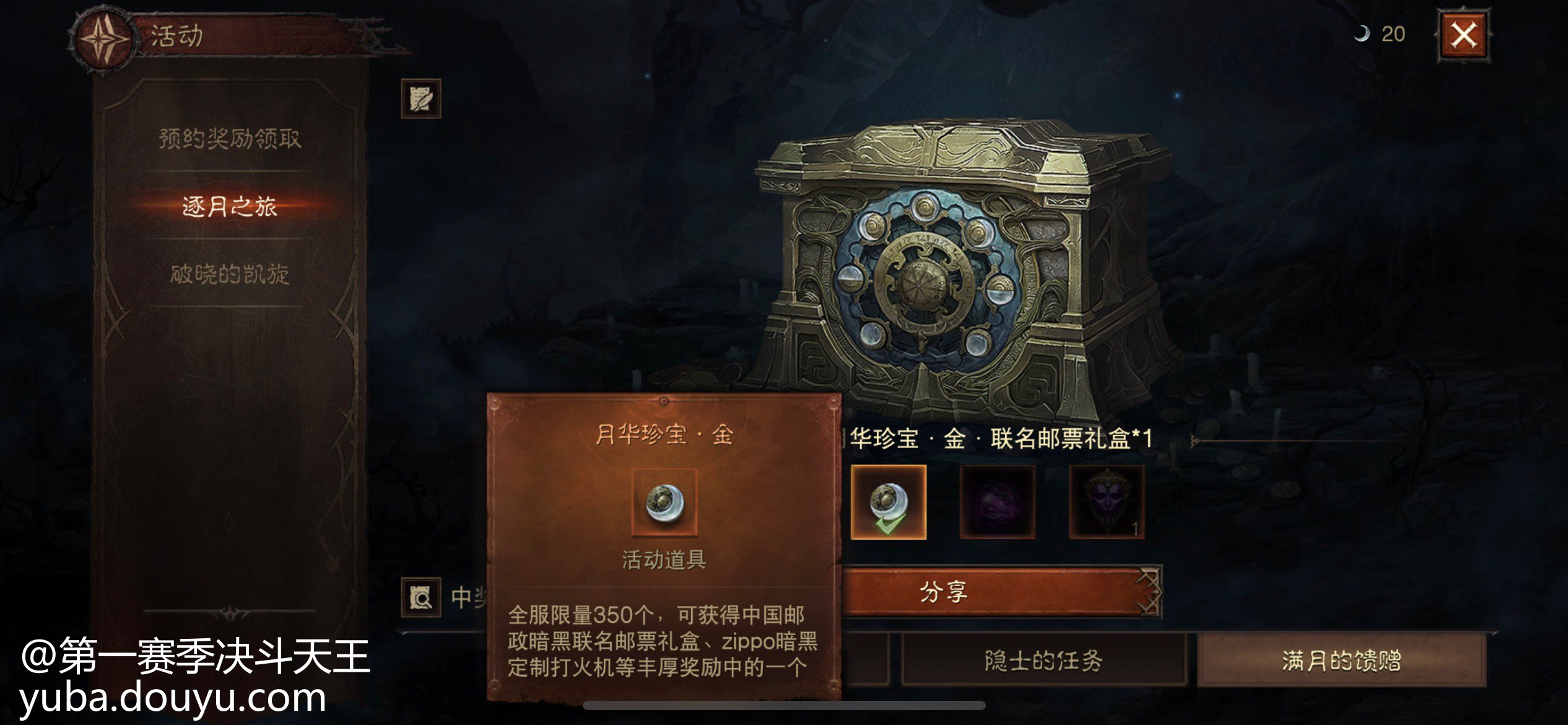
Task: Choose the purple gem reward slot
Action: tap(997, 502)
